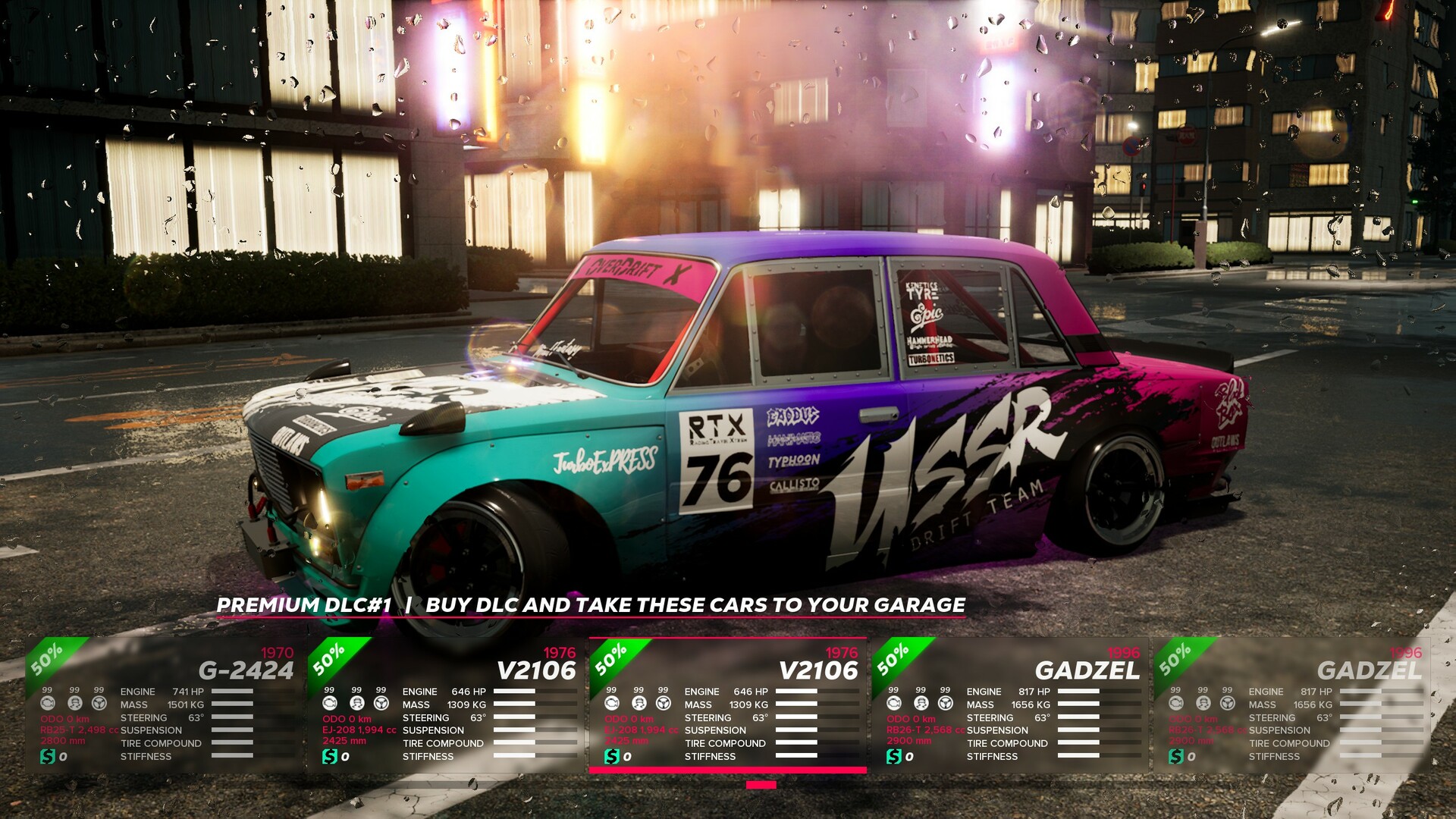Click the currency icon on the first V2106 card

329,757
